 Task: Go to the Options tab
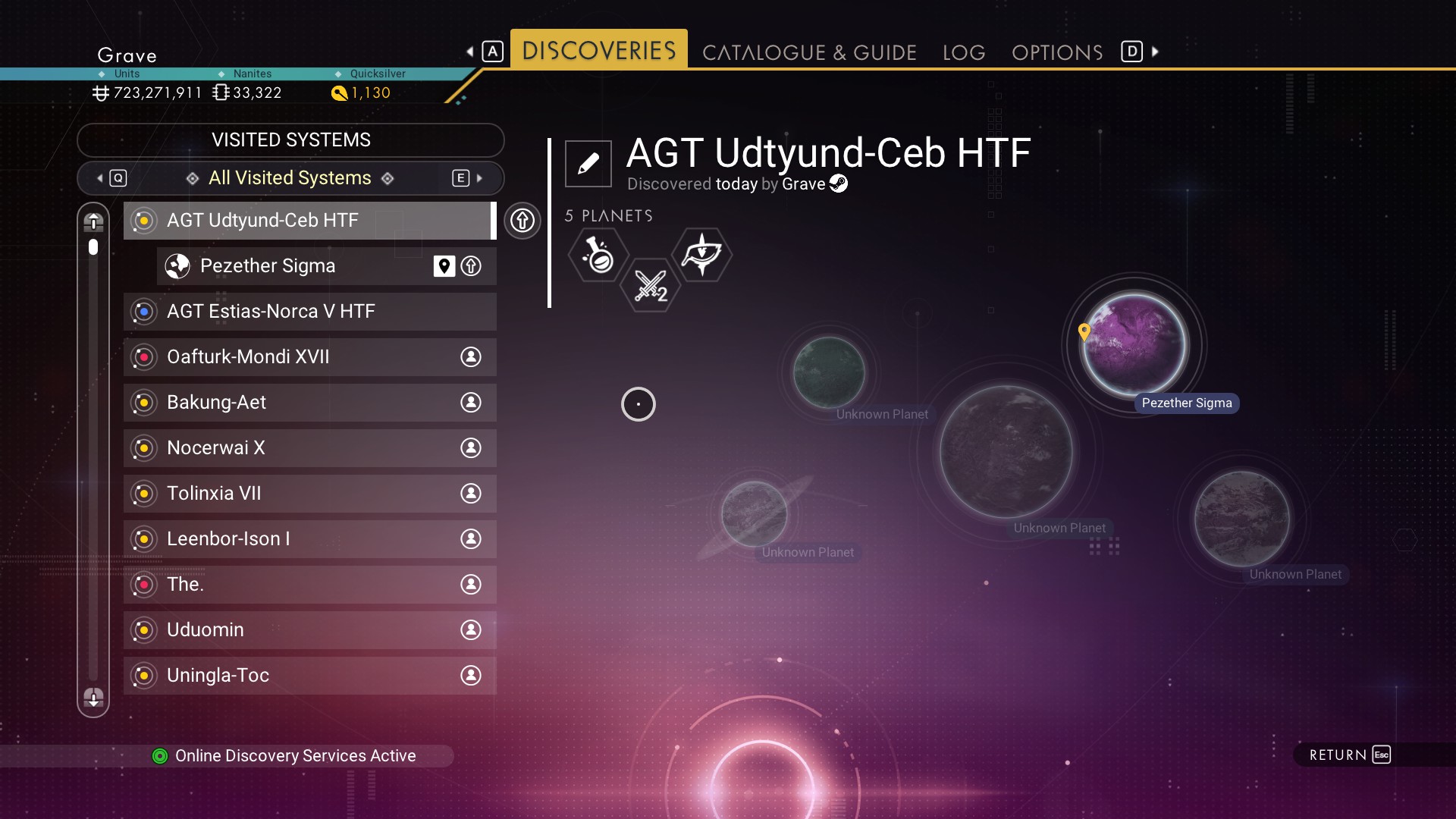1057,52
